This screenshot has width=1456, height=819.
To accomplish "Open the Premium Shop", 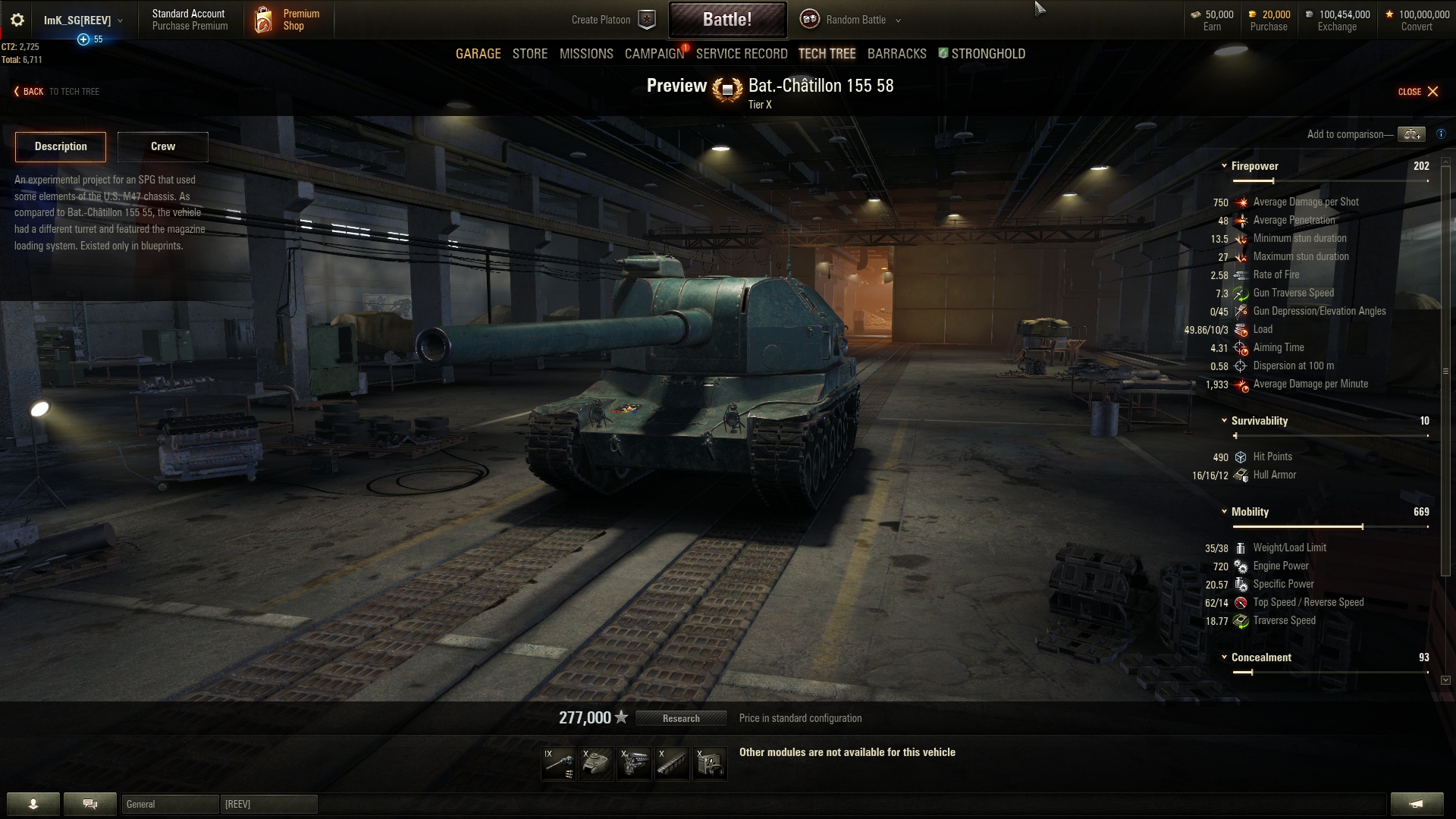I will tap(288, 20).
